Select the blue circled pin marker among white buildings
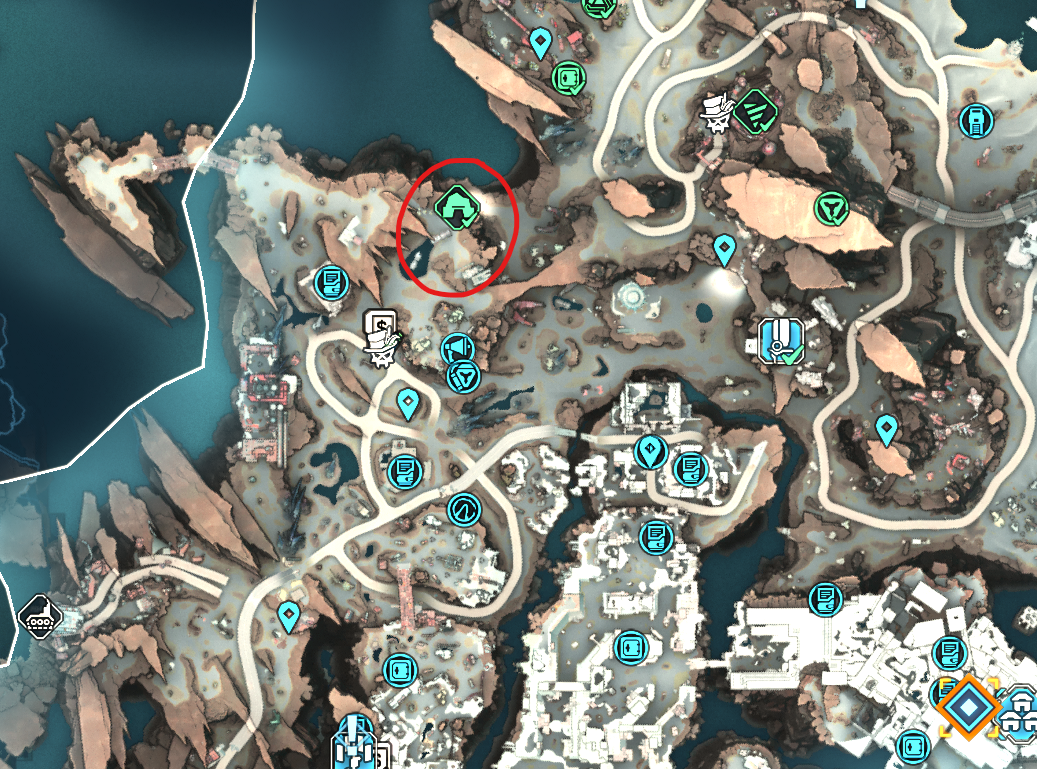 651,452
